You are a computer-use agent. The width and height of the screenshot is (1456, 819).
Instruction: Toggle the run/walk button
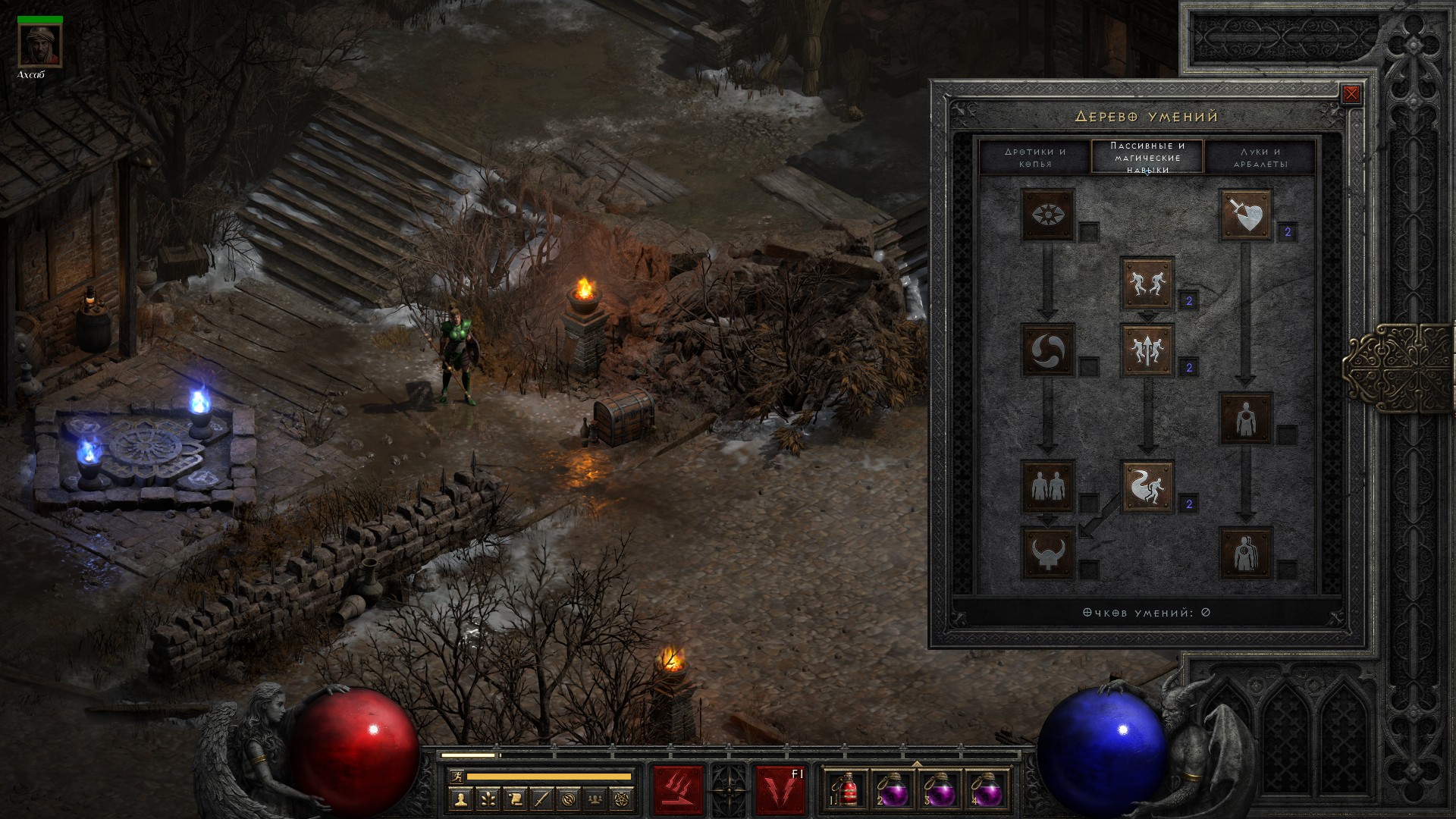click(x=456, y=776)
